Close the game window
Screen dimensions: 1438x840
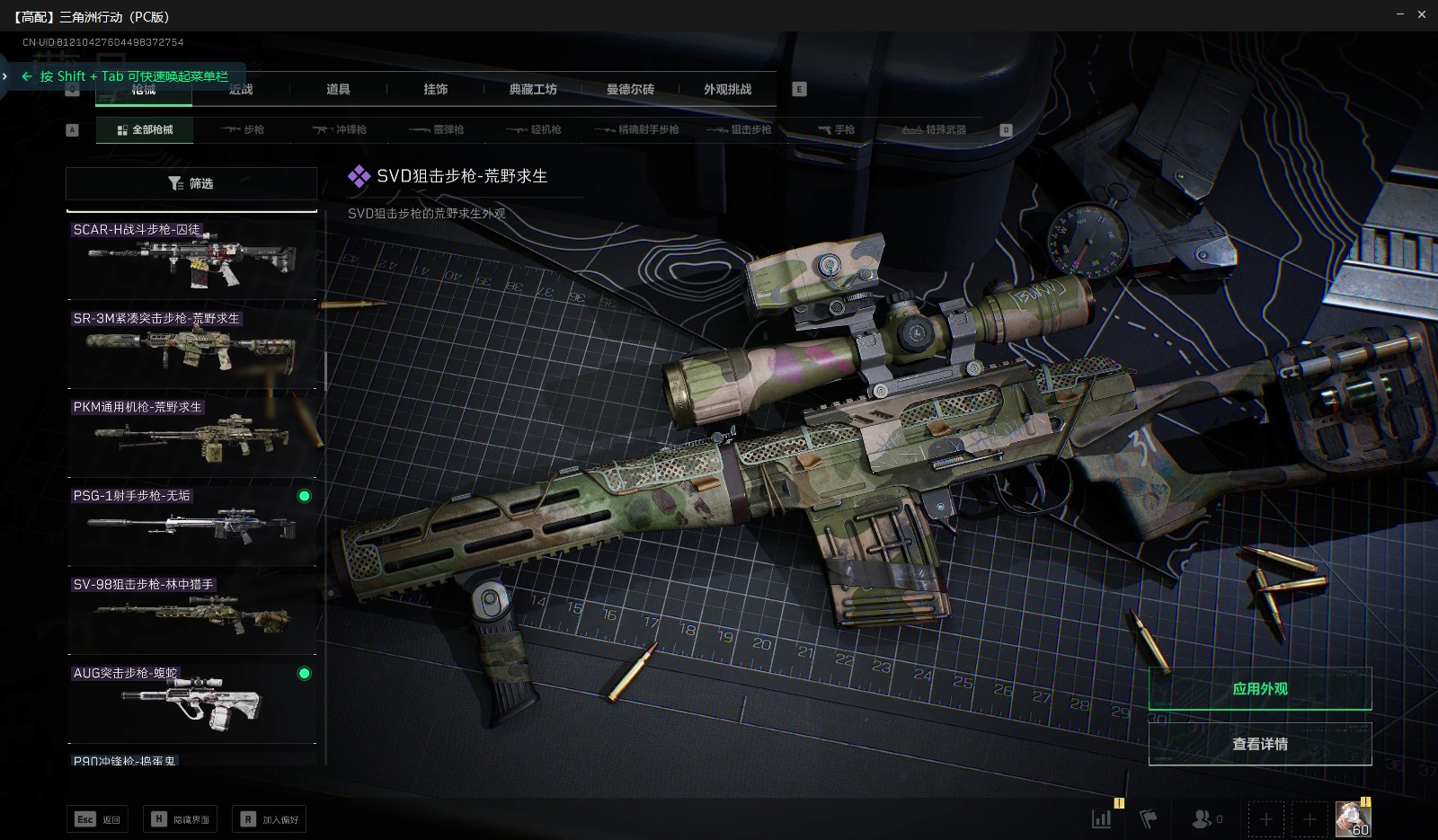[1422, 14]
